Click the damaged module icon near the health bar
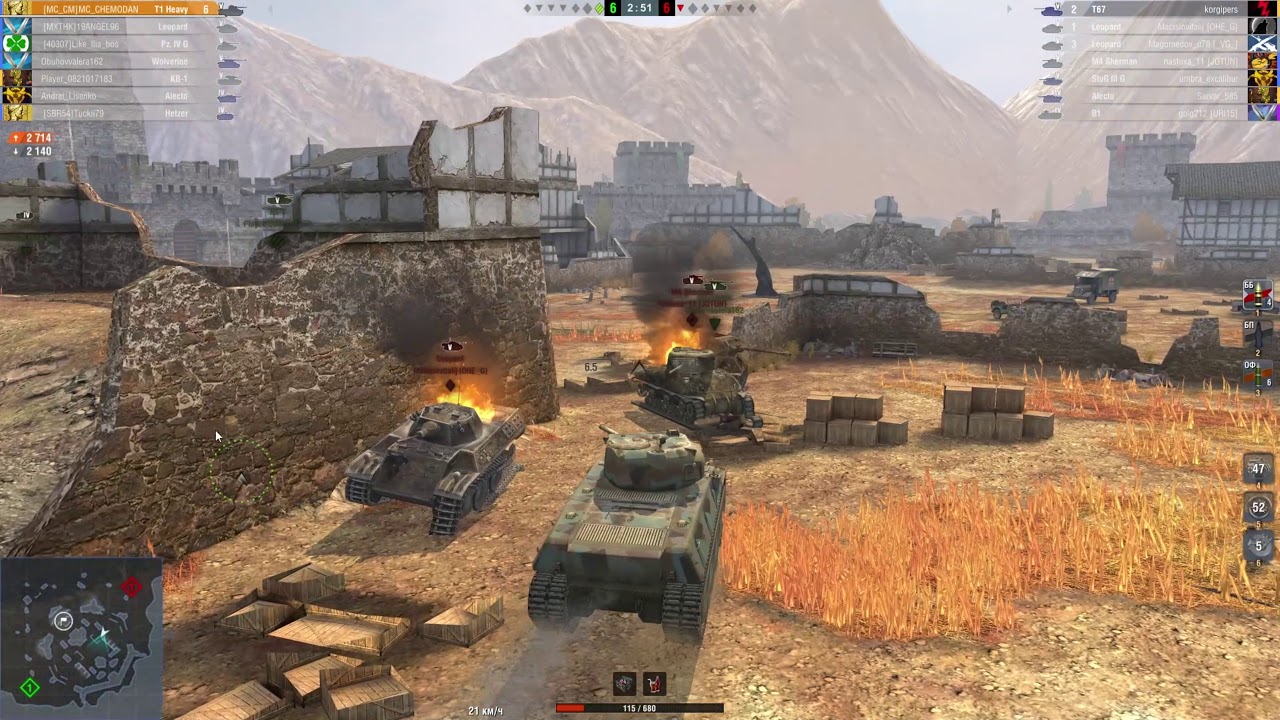The image size is (1280, 720). tap(624, 683)
